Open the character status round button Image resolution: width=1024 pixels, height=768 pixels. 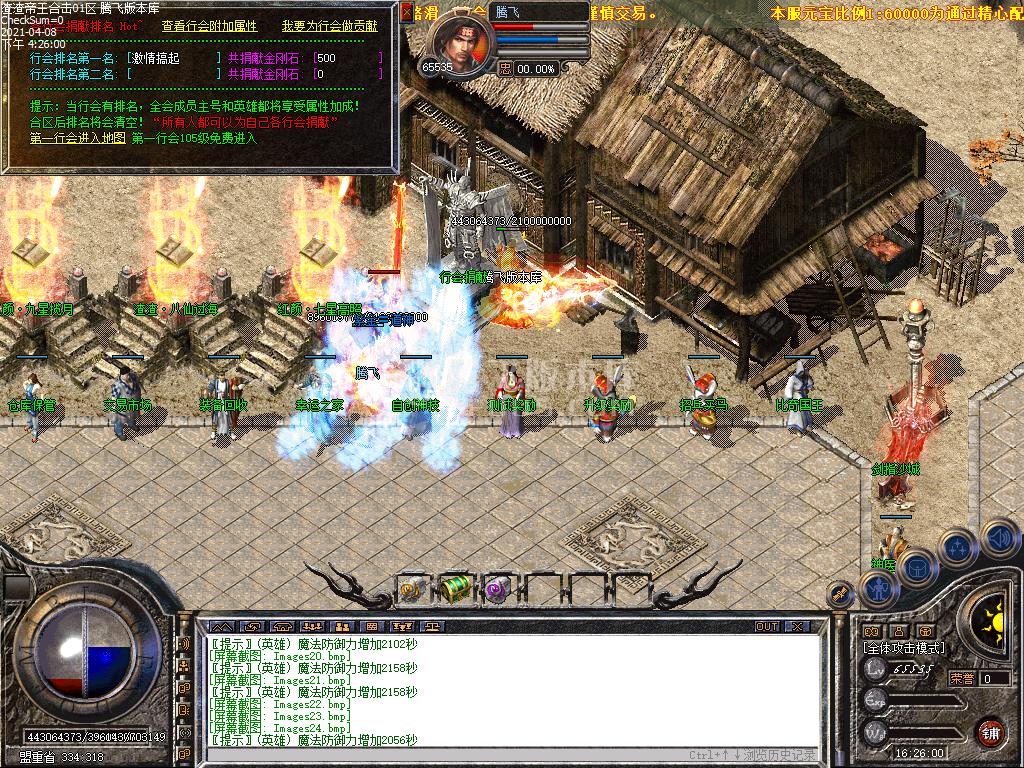(878, 588)
